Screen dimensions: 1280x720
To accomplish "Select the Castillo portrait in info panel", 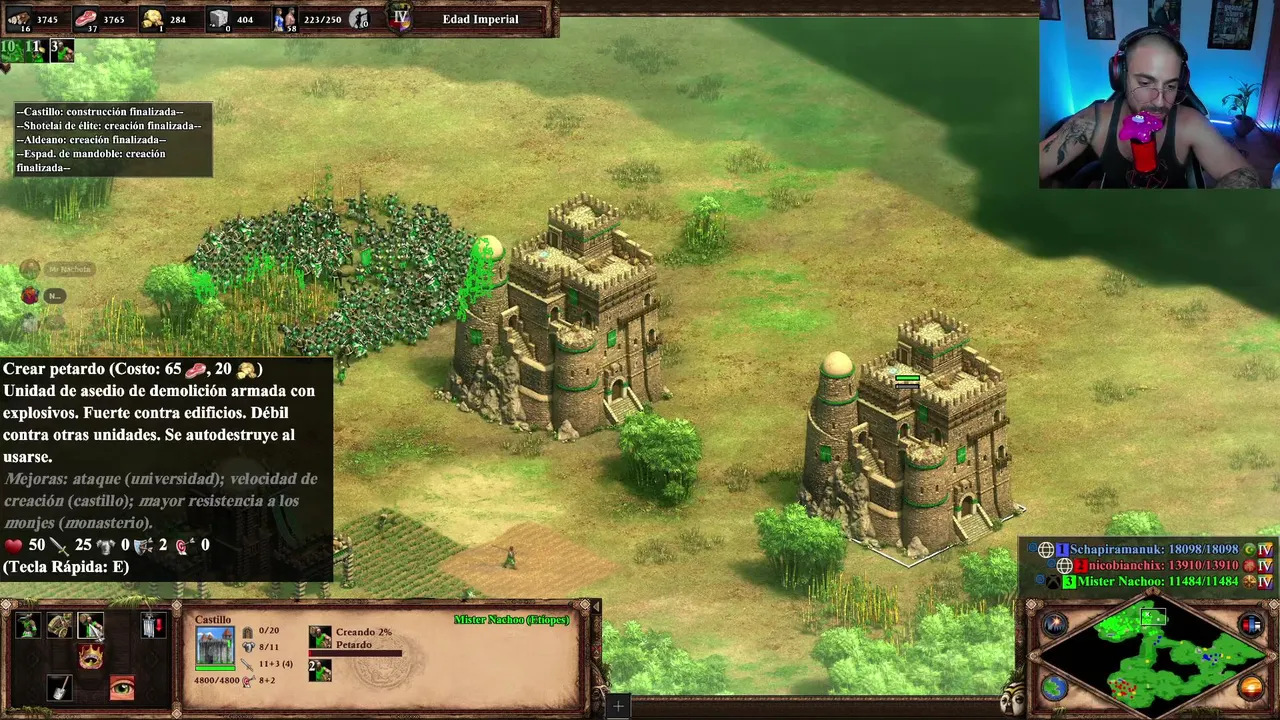I will 215,647.
